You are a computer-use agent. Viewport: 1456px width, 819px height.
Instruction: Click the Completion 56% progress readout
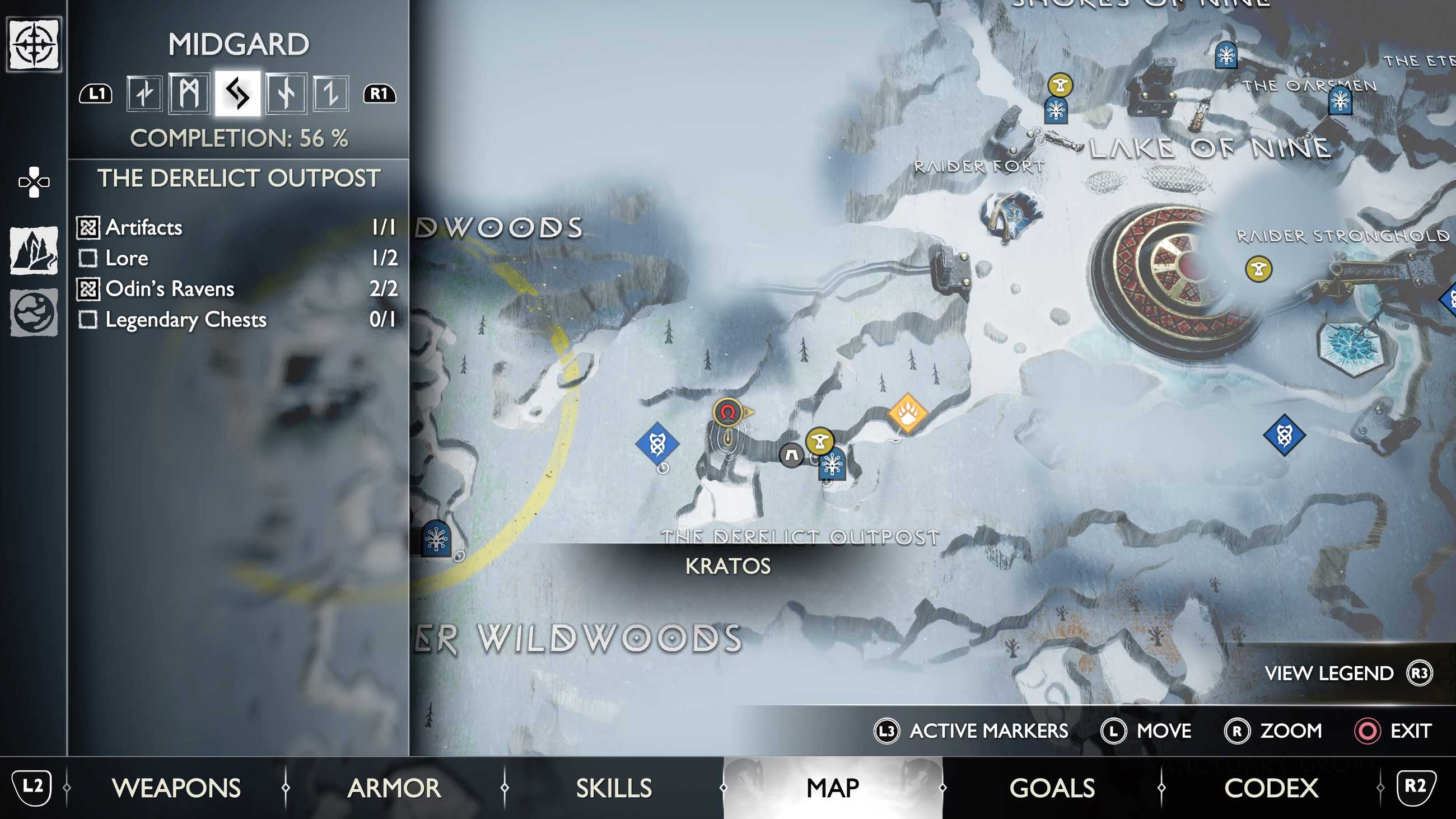coord(239,137)
